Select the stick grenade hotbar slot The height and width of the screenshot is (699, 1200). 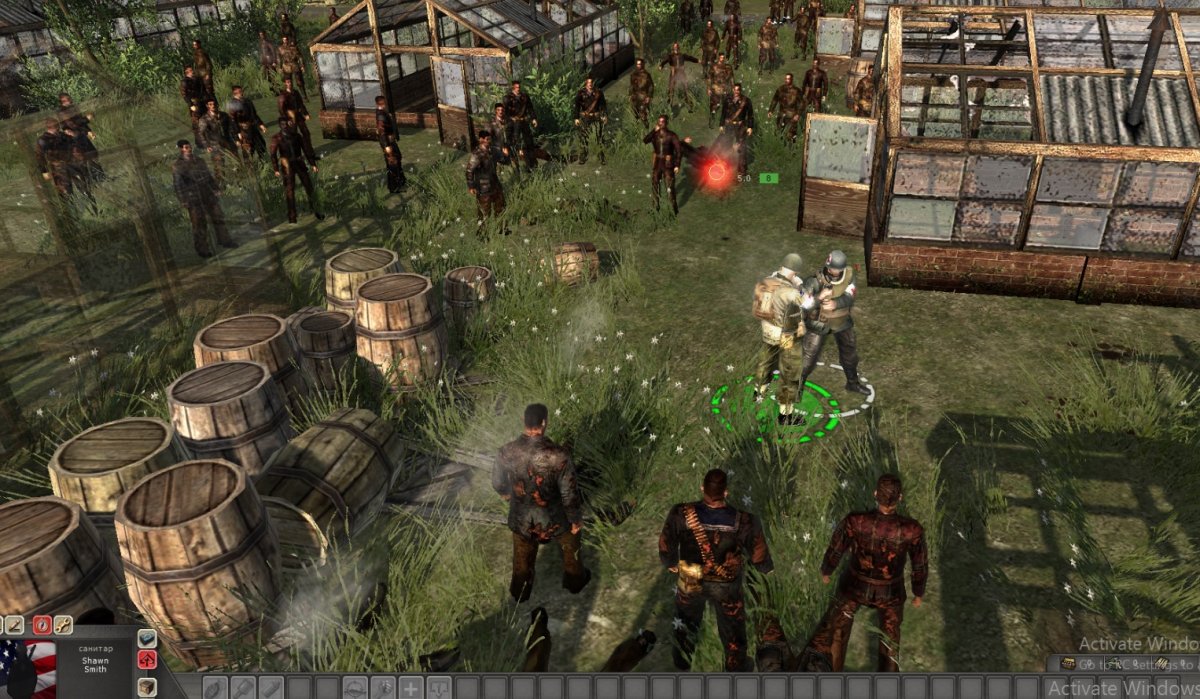[243, 688]
